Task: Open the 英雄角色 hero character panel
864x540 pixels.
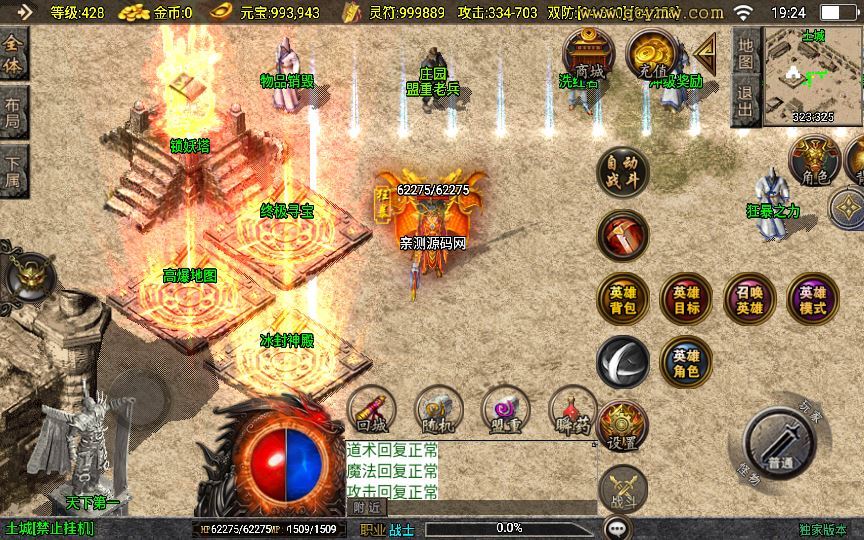Action: (686, 362)
